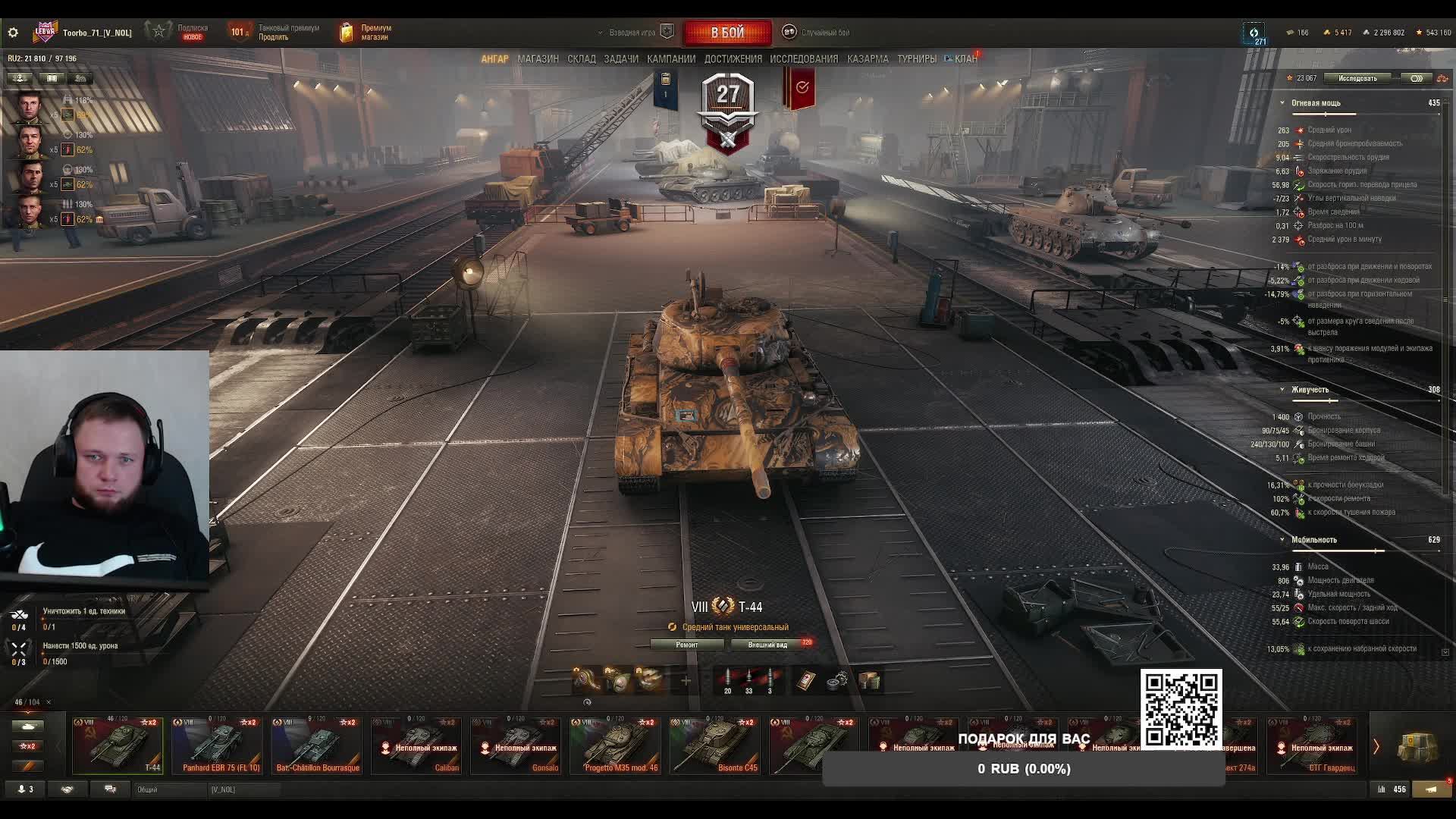Pick the Bisonte C45 tank
This screenshot has height=819, width=1456.
[715, 745]
